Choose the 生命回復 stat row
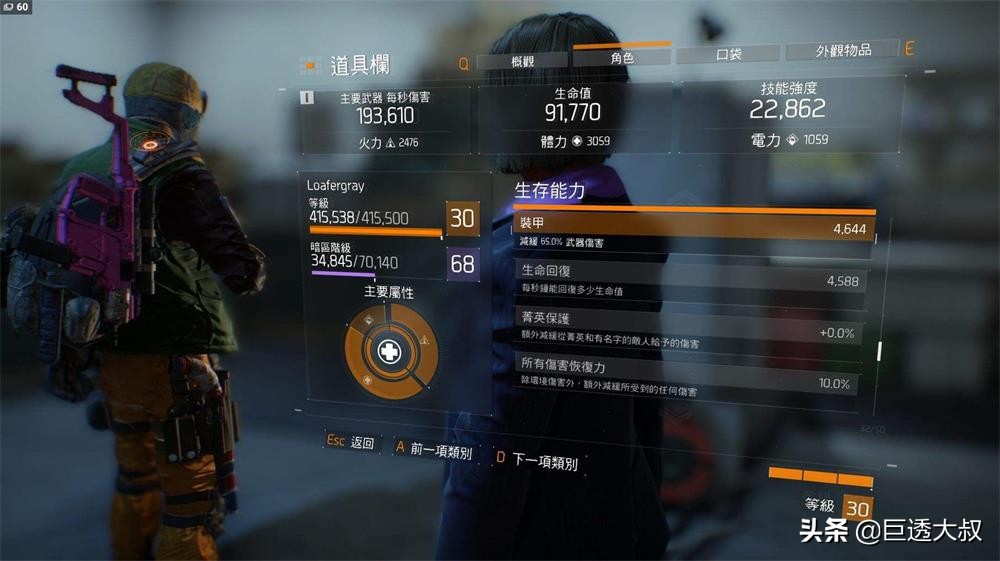The height and width of the screenshot is (561, 1000). pyautogui.click(x=688, y=281)
